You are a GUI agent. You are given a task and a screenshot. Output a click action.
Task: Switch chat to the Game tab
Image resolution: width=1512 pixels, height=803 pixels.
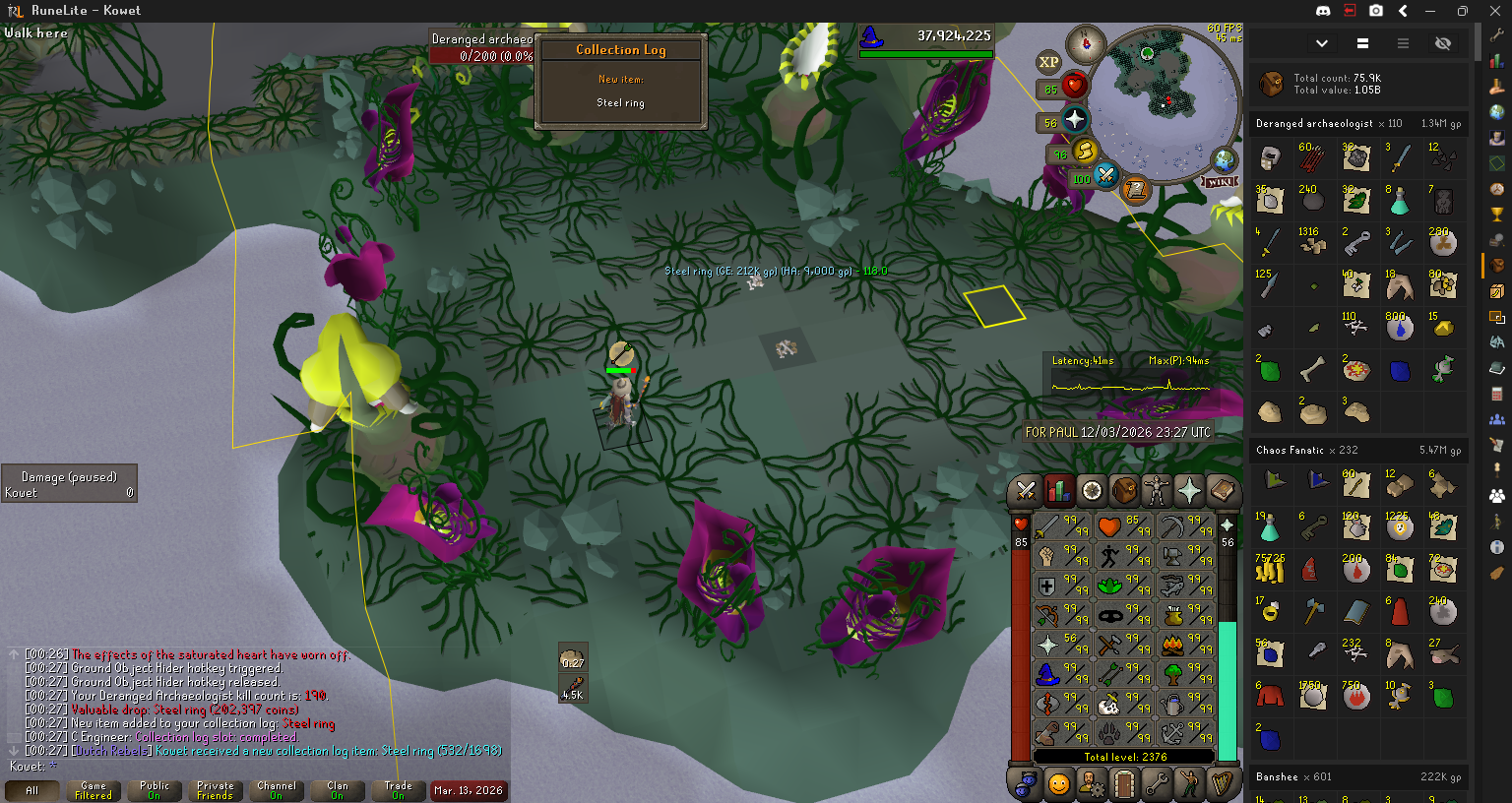point(94,790)
